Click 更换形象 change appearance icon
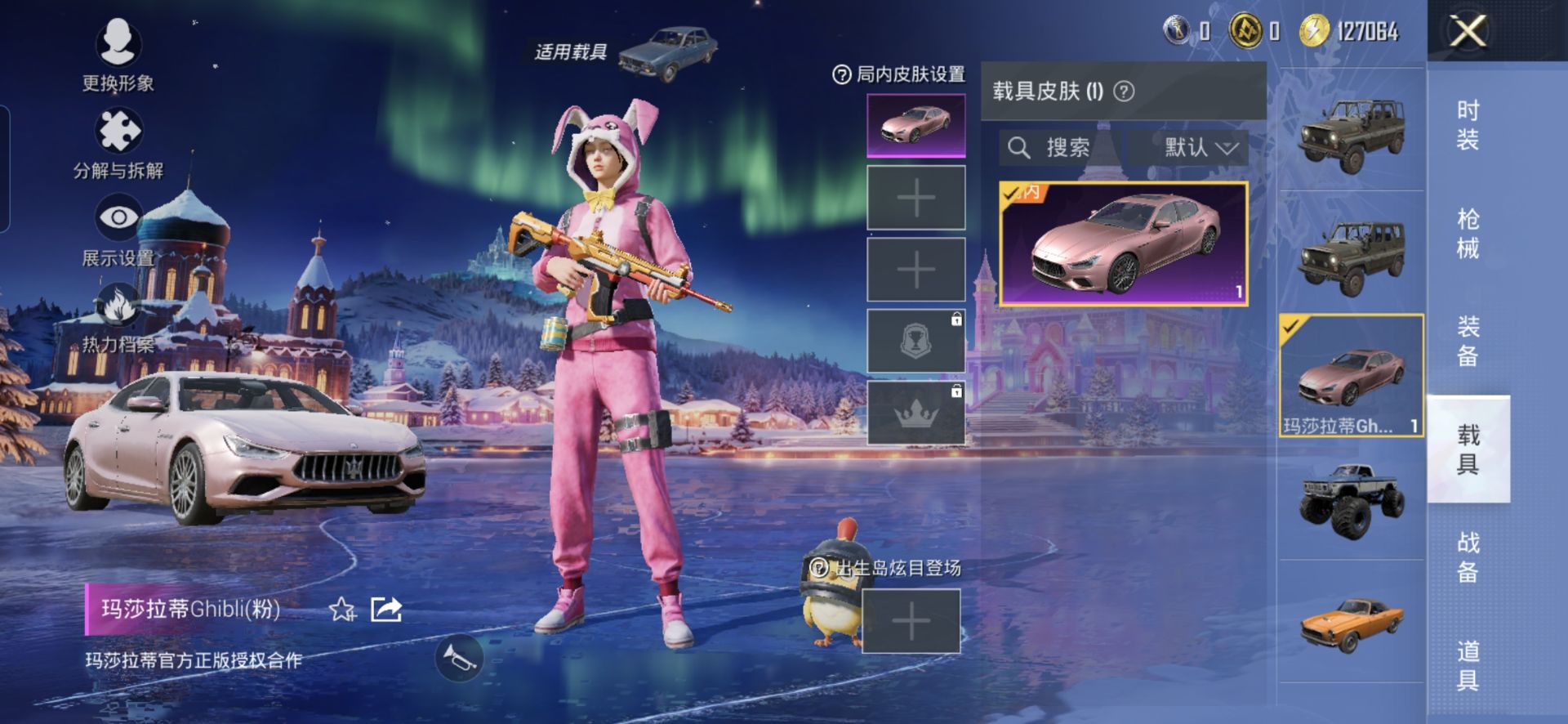 (x=118, y=42)
